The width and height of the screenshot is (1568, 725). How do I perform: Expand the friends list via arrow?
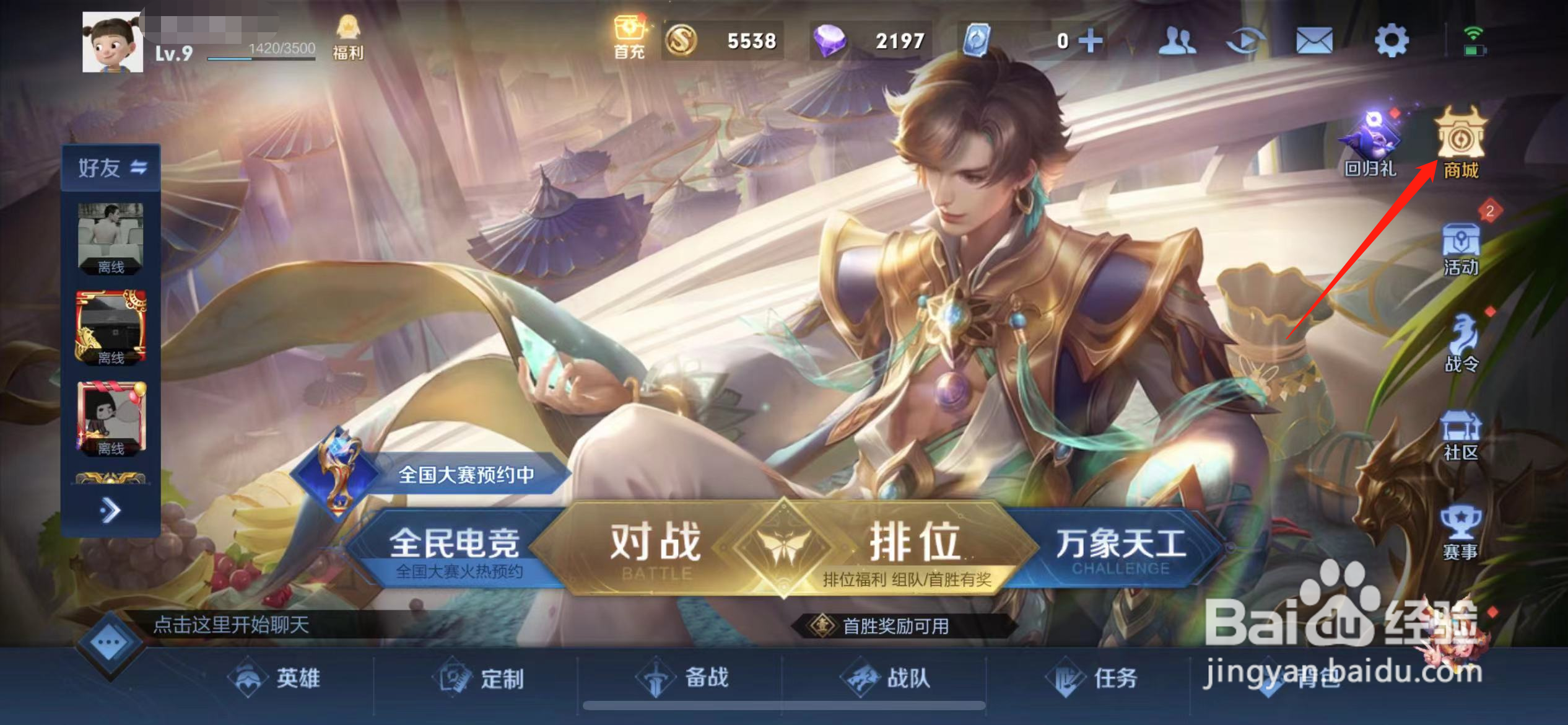[110, 509]
